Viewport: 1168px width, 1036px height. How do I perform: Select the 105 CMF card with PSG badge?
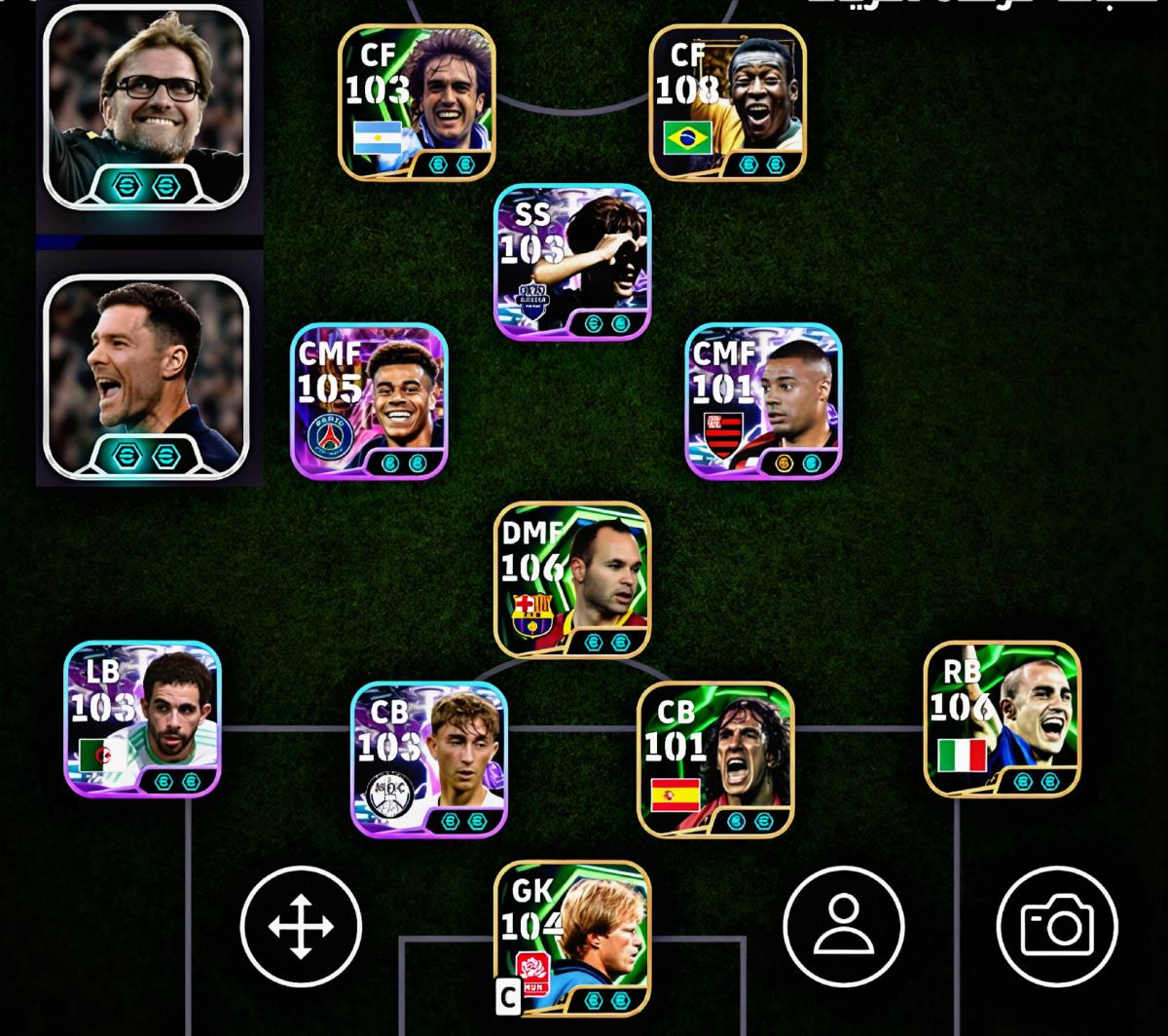tap(369, 401)
